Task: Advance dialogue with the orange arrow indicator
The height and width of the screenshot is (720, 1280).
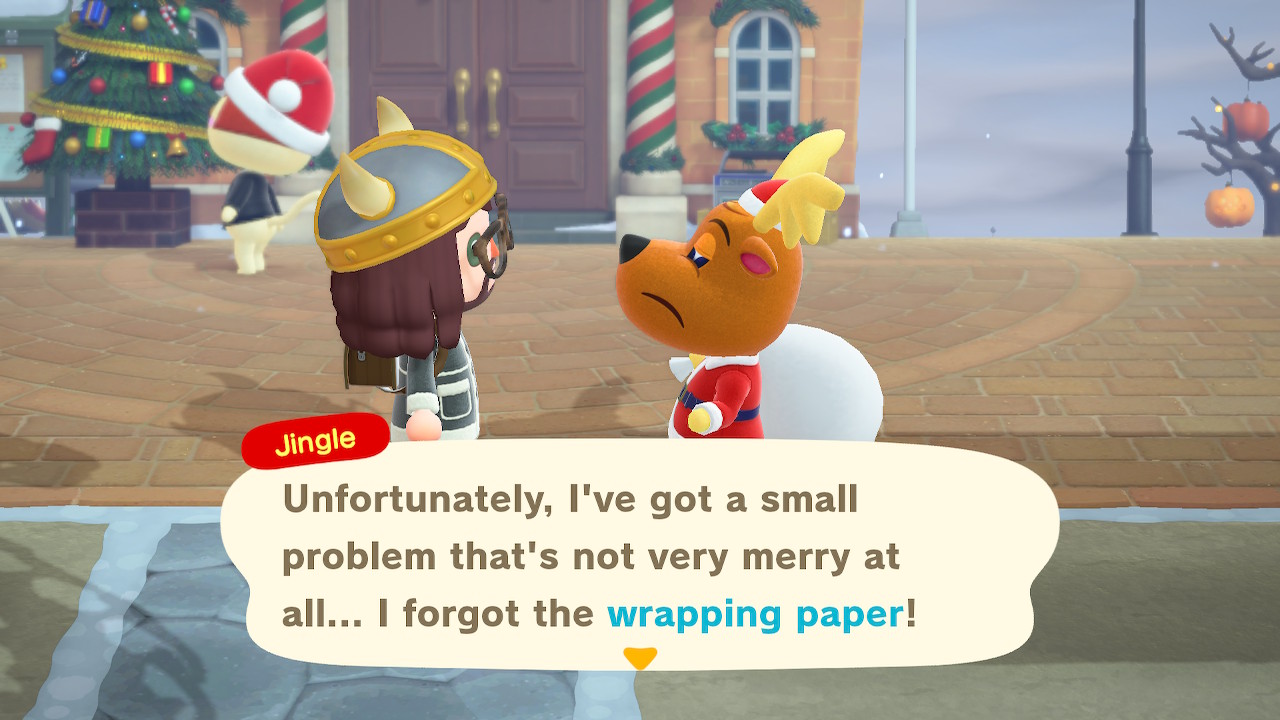Action: pos(640,658)
